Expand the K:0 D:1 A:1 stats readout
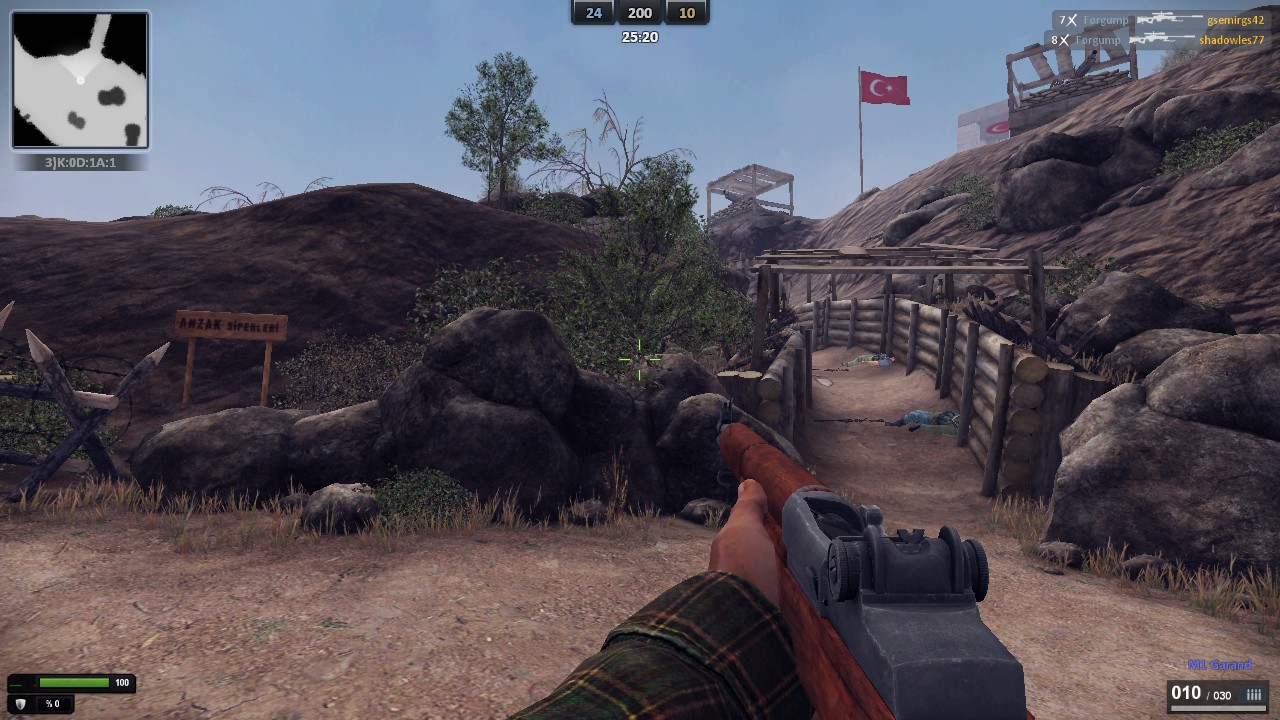 point(80,160)
